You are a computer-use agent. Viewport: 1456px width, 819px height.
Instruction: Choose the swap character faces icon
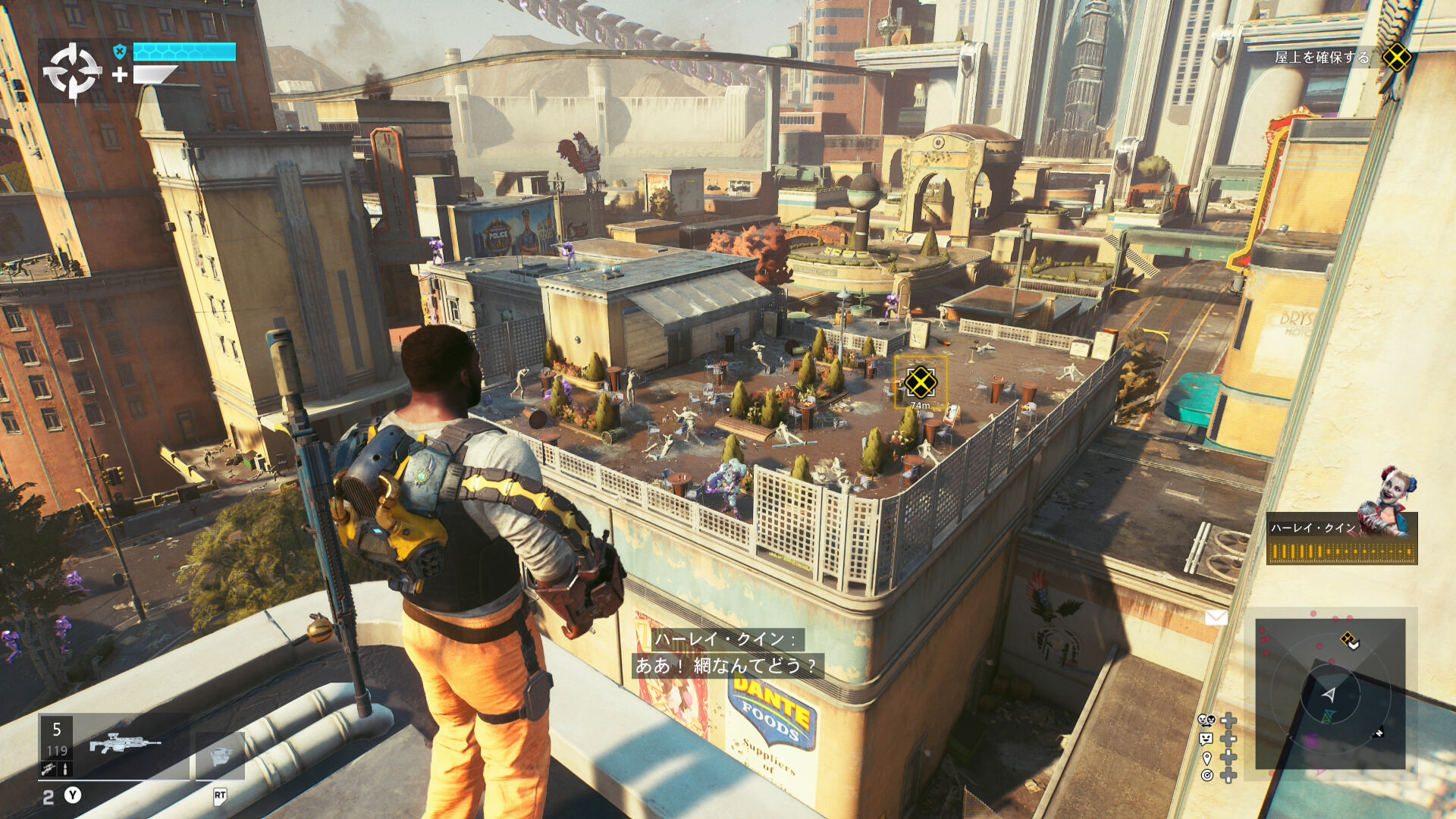tap(1207, 720)
